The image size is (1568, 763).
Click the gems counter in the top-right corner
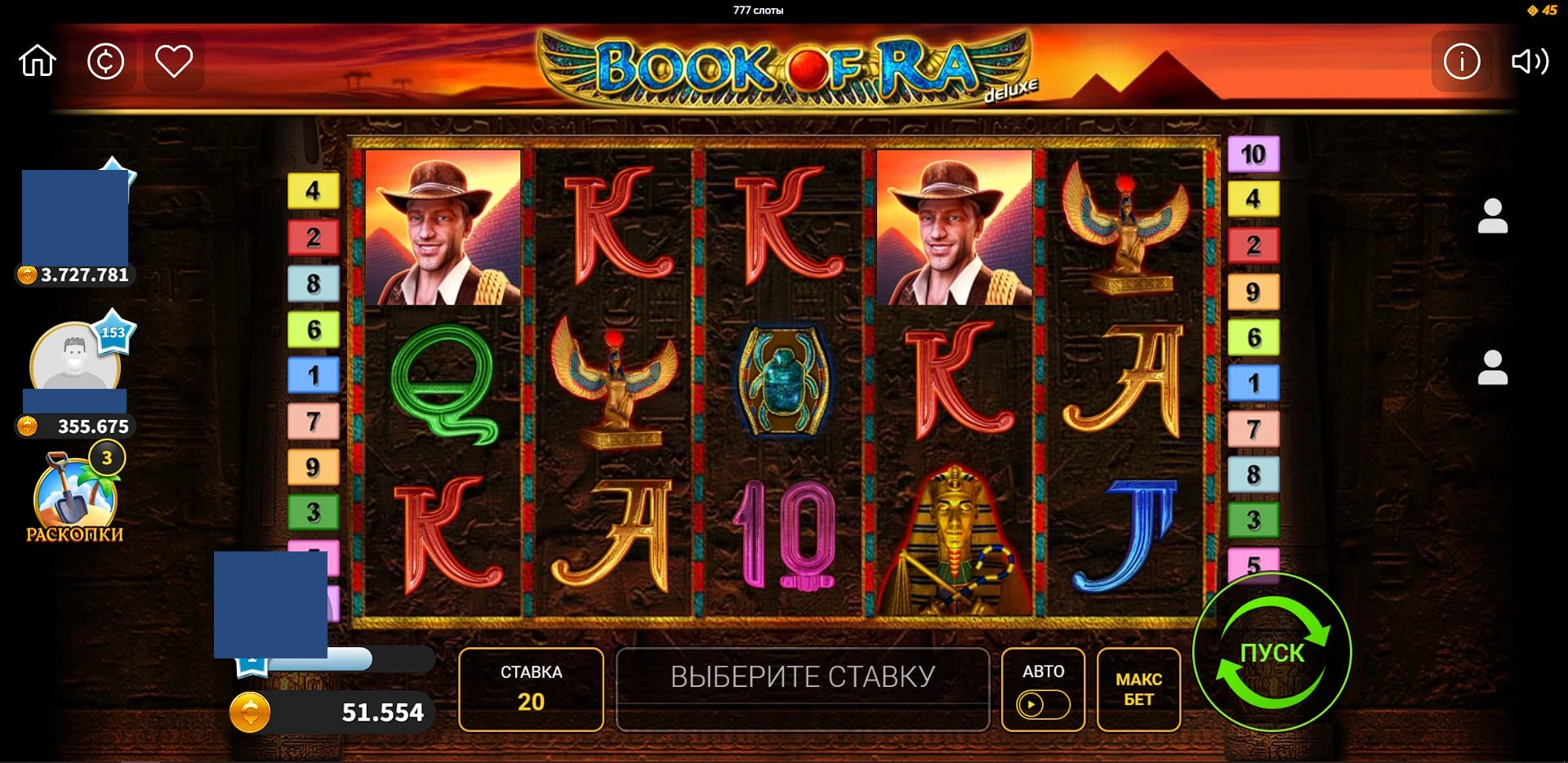1543,11
